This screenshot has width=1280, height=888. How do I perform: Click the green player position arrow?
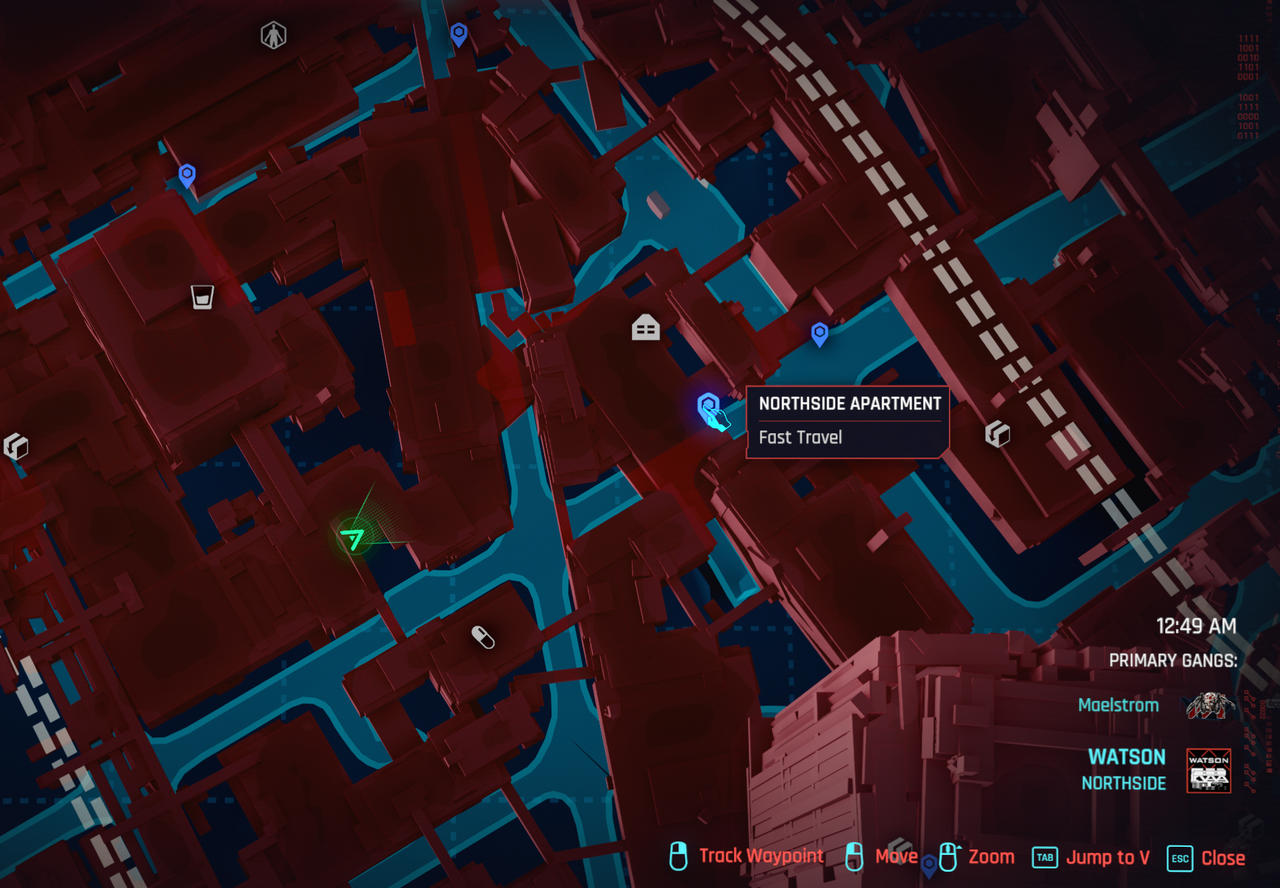352,539
